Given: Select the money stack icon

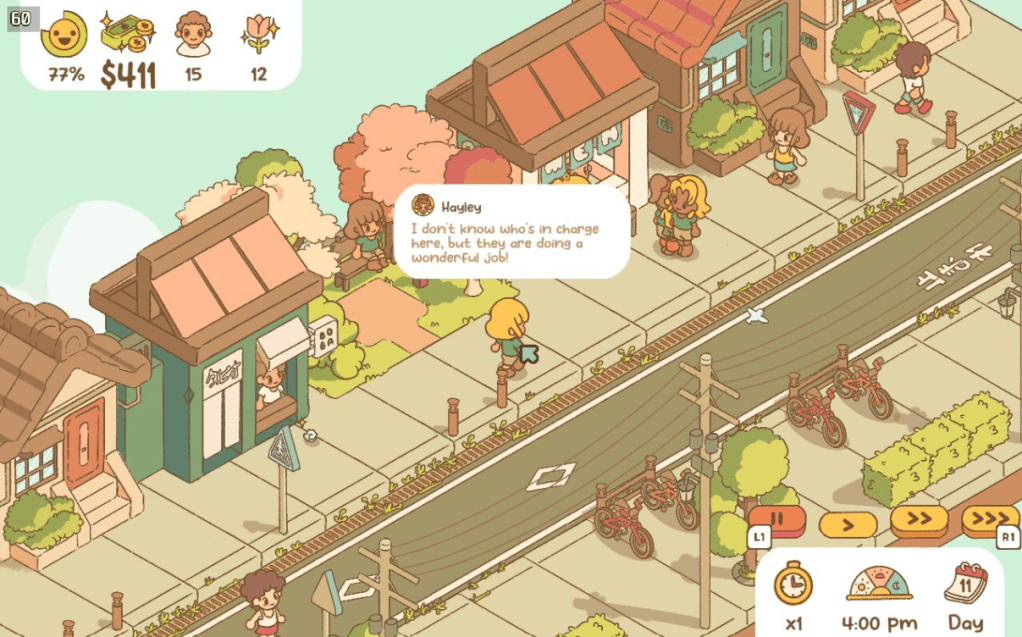Looking at the screenshot, I should click(x=127, y=35).
